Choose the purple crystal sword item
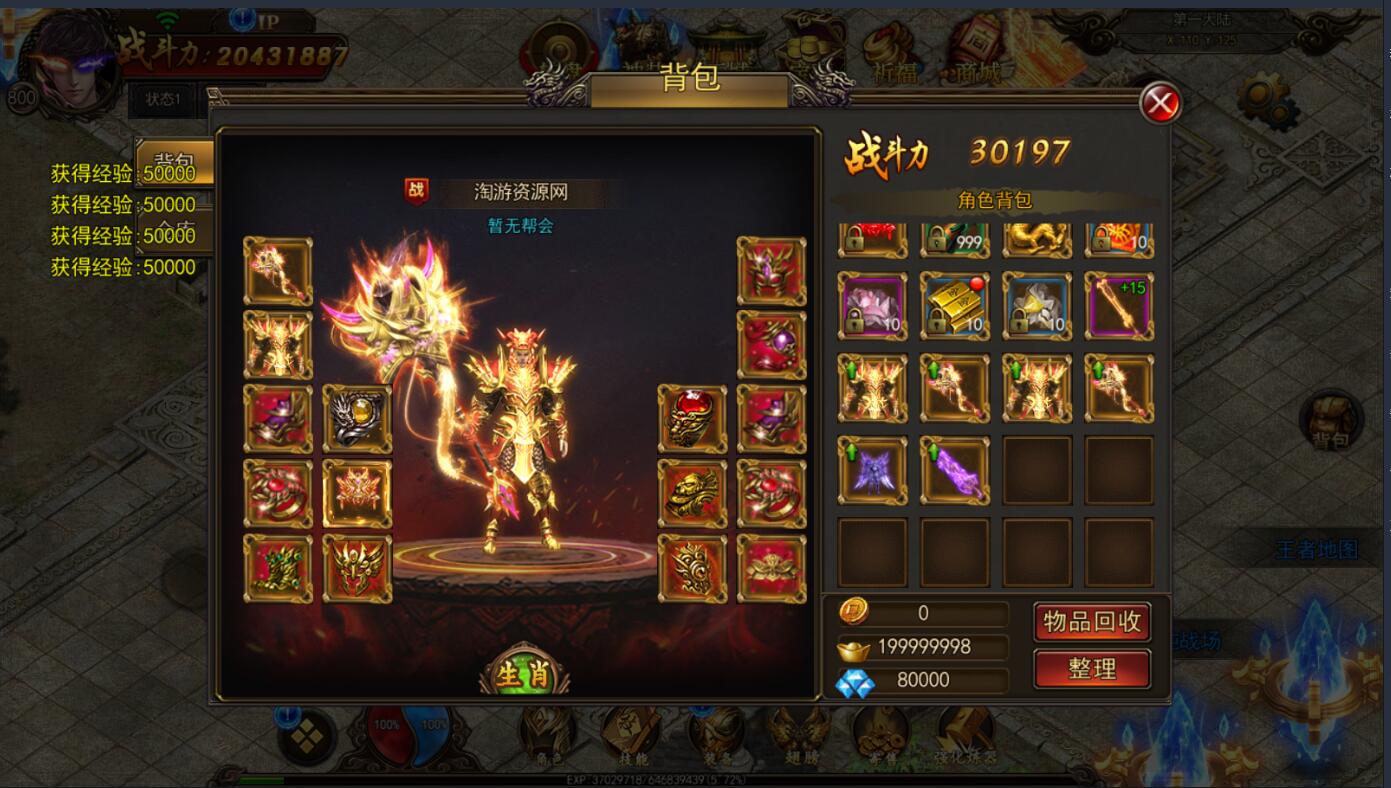Viewport: 1391px width, 788px height. [x=954, y=470]
